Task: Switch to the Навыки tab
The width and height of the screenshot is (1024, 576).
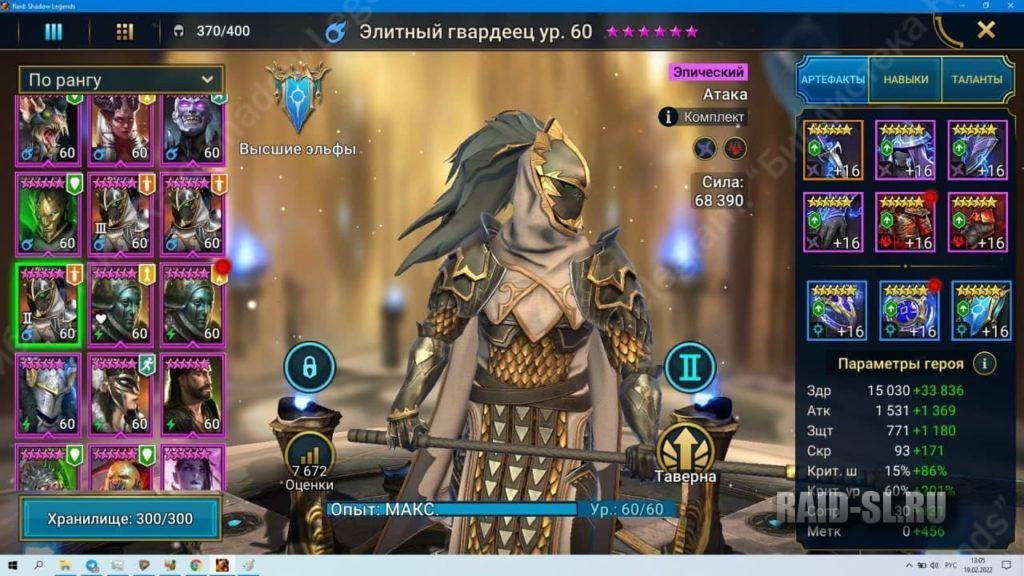Action: [x=906, y=80]
